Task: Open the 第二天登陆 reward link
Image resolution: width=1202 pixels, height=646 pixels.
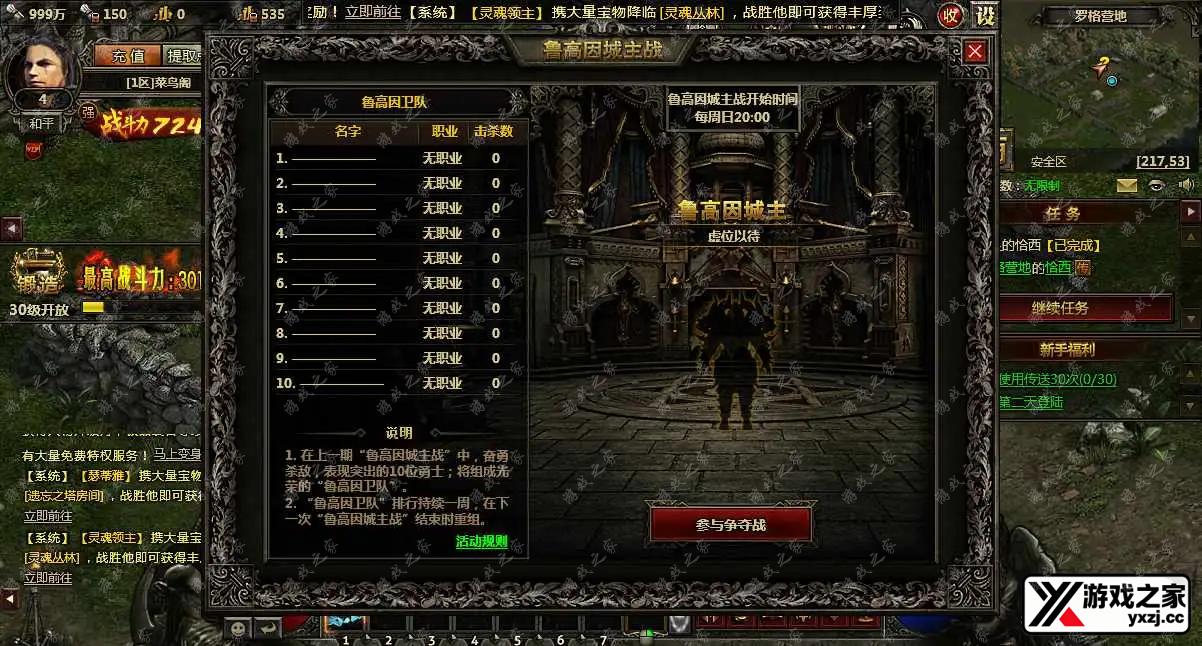Action: tap(1031, 402)
